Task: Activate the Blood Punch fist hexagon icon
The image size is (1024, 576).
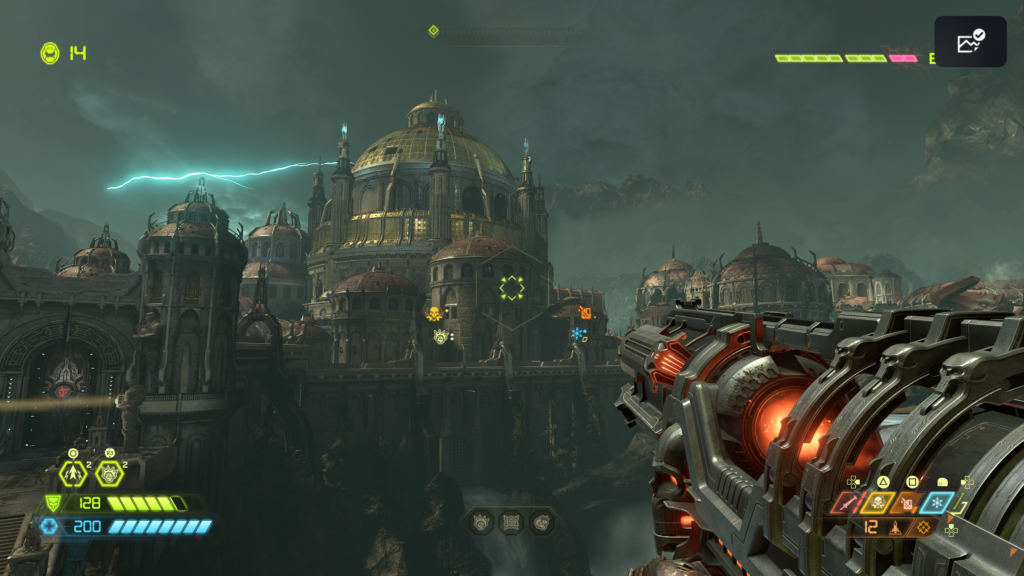Action: pos(109,473)
